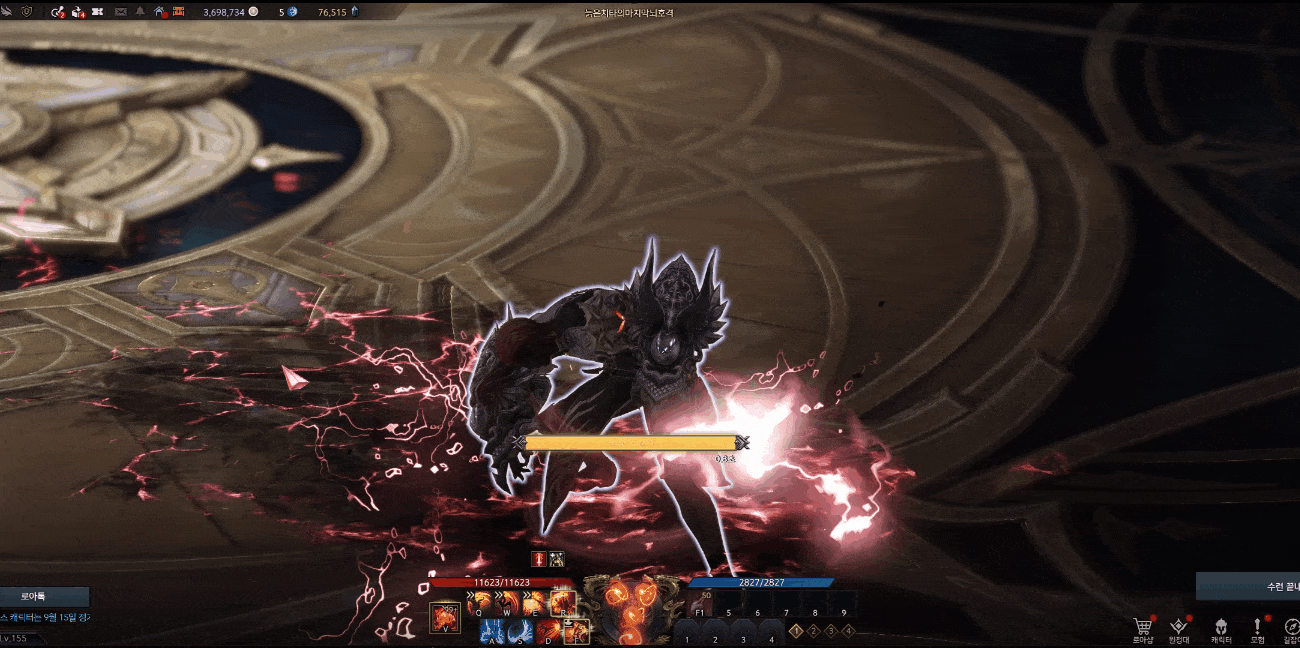Viewport: 1300px width, 648px height.
Task: Activate the blue A skill icon
Action: click(493, 632)
